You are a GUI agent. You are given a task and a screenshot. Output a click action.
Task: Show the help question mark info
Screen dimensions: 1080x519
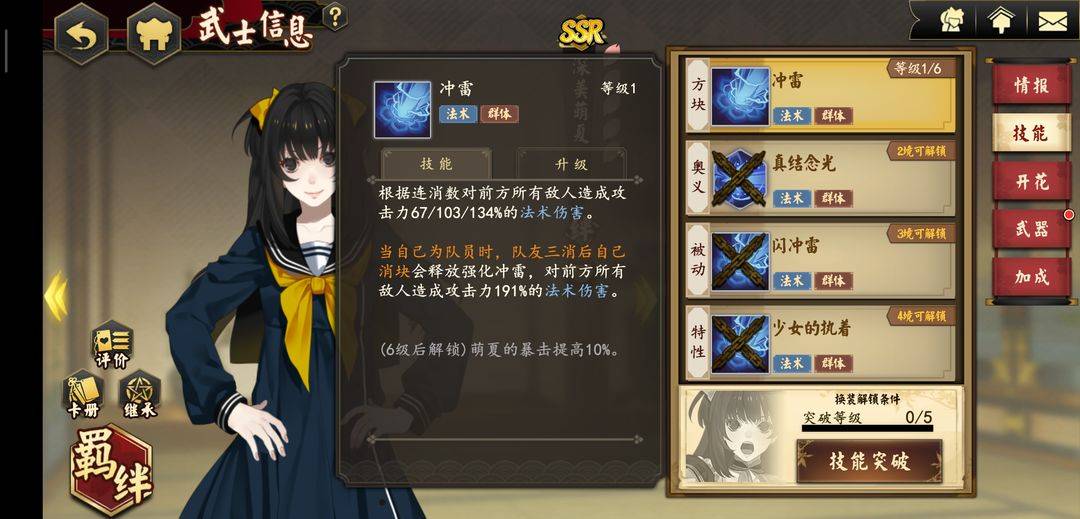[x=336, y=17]
